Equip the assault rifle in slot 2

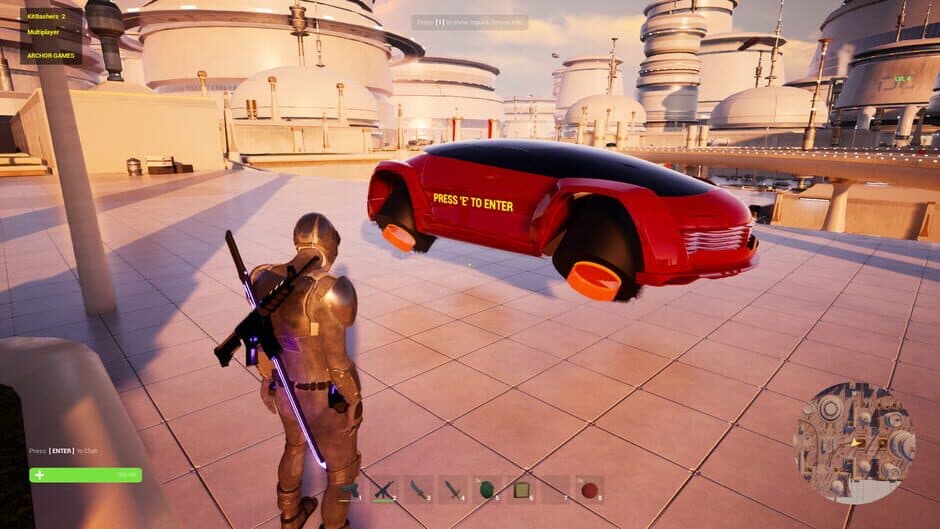pyautogui.click(x=385, y=490)
